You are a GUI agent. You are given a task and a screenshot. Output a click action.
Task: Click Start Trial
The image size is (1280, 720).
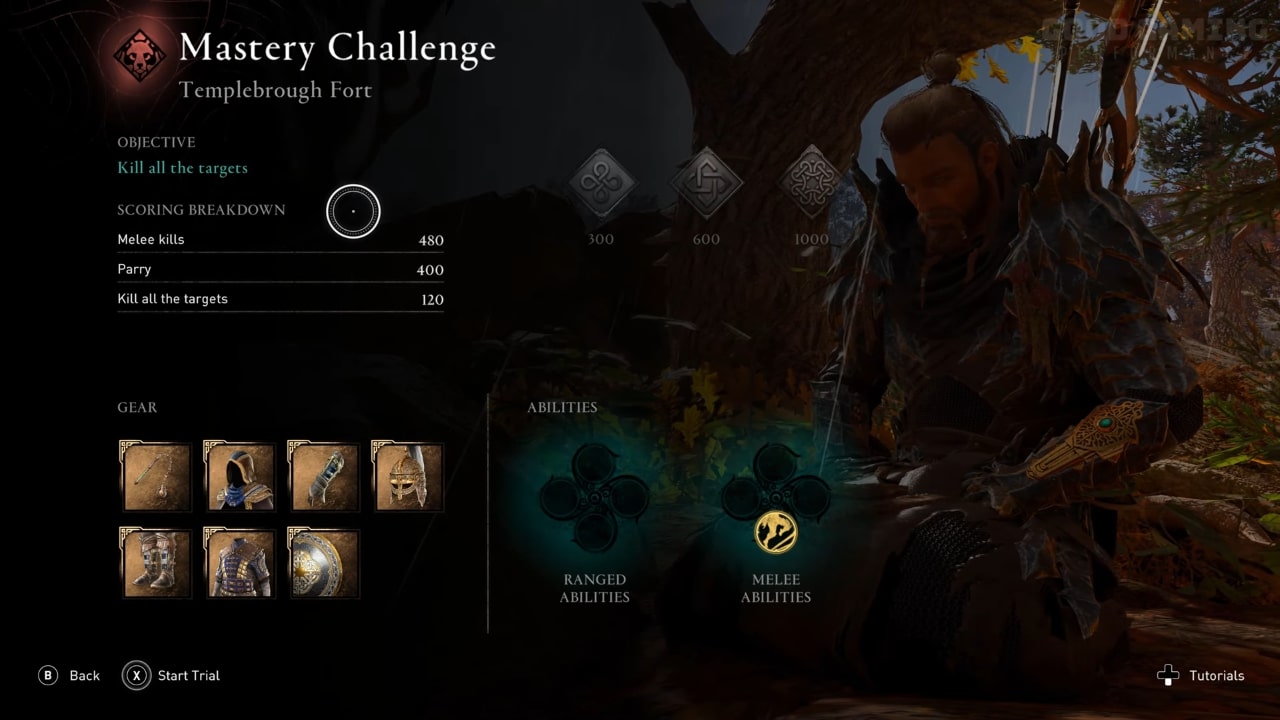170,675
